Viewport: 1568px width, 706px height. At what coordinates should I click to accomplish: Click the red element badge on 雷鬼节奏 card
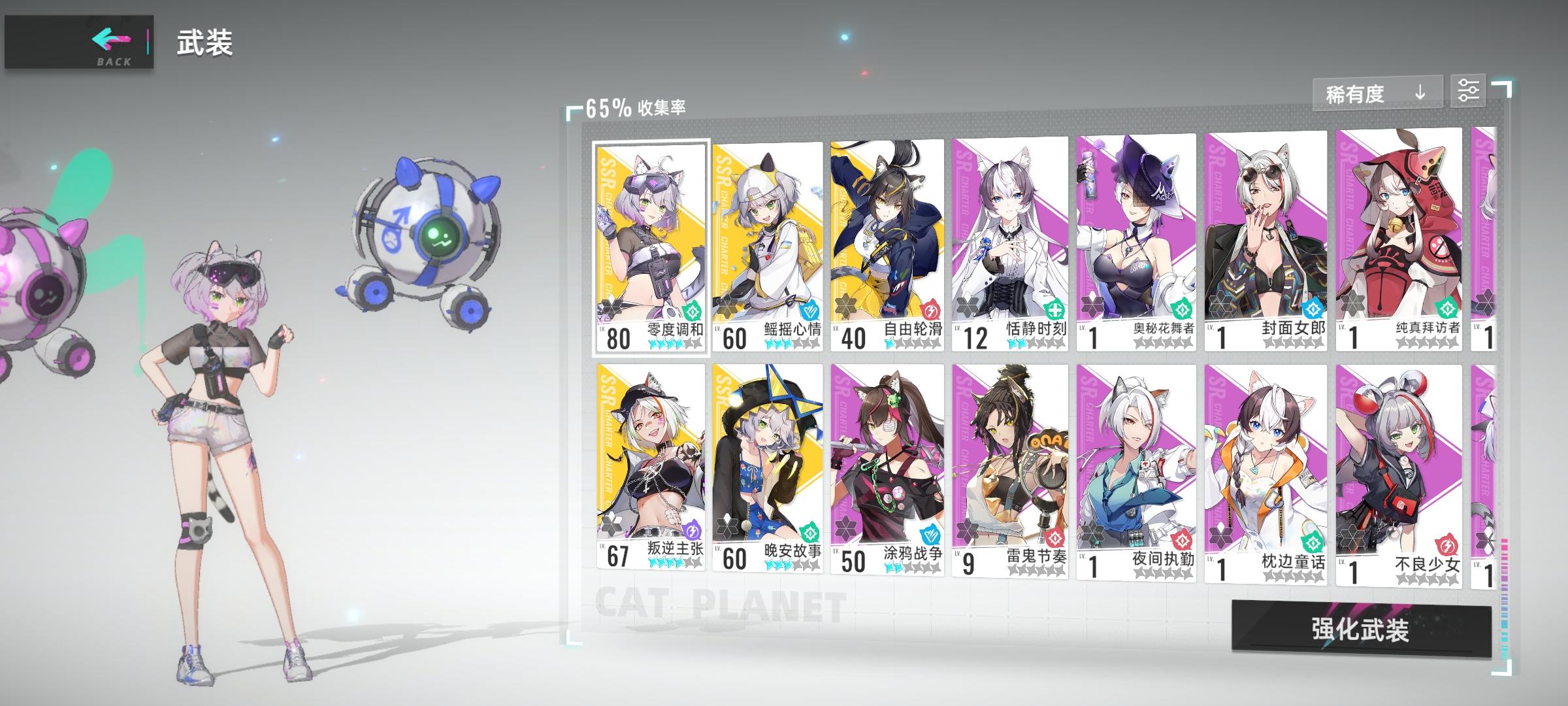tap(1054, 539)
